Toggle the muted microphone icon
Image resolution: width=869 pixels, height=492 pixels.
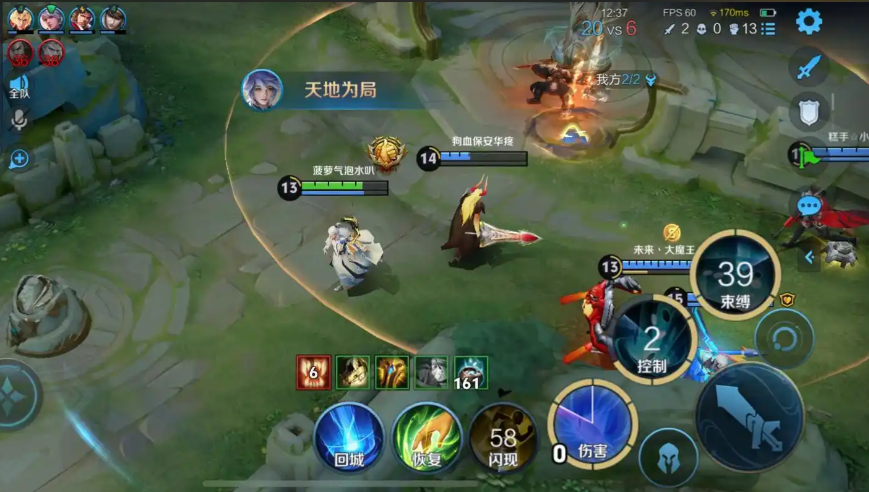(18, 121)
